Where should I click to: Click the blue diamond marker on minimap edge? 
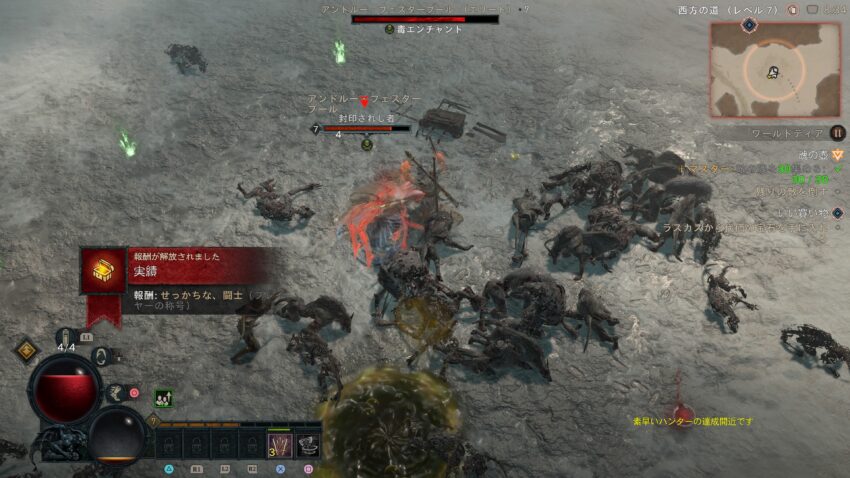point(749,25)
